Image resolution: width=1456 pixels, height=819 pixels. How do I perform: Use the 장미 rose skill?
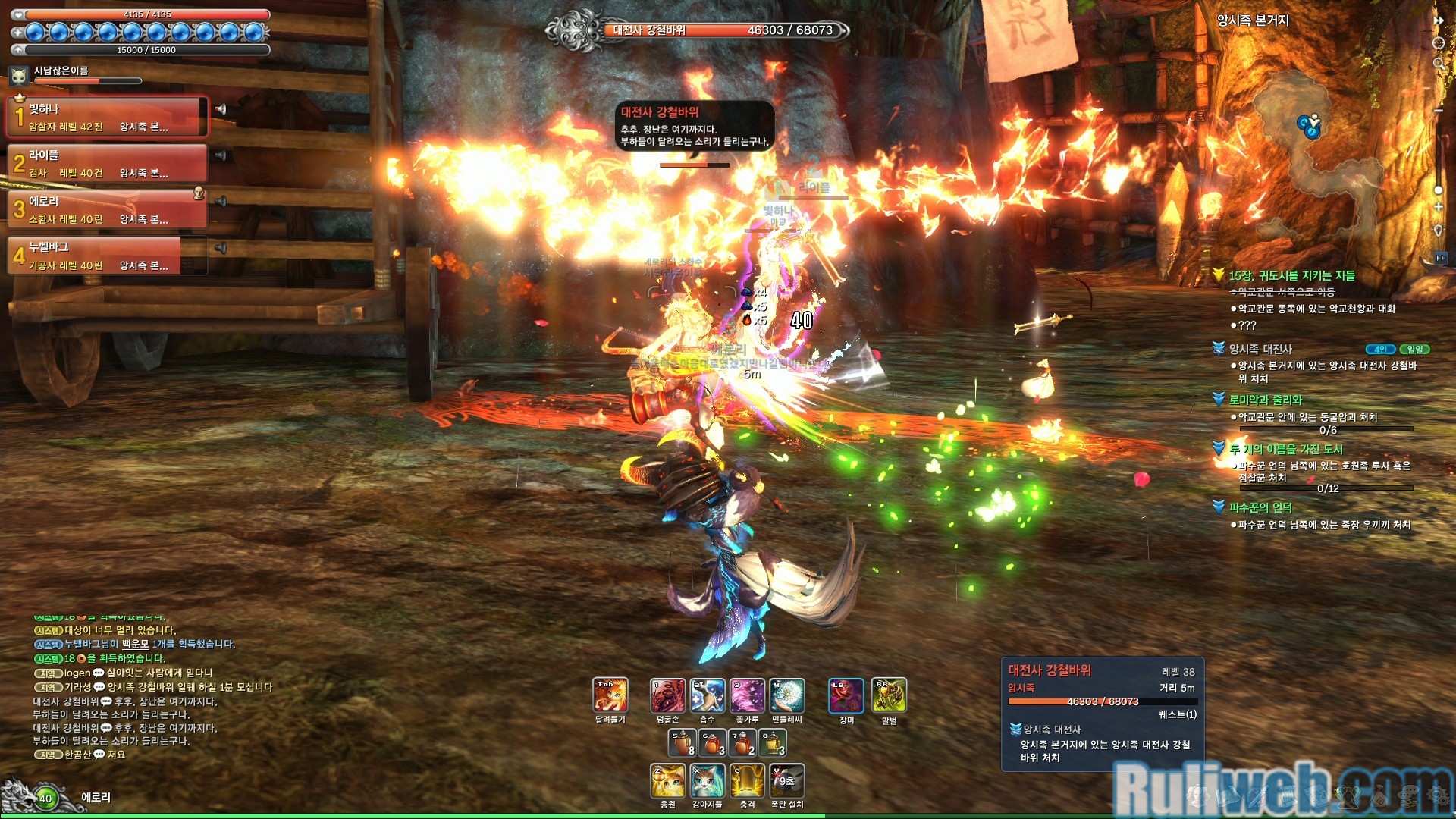(x=846, y=695)
